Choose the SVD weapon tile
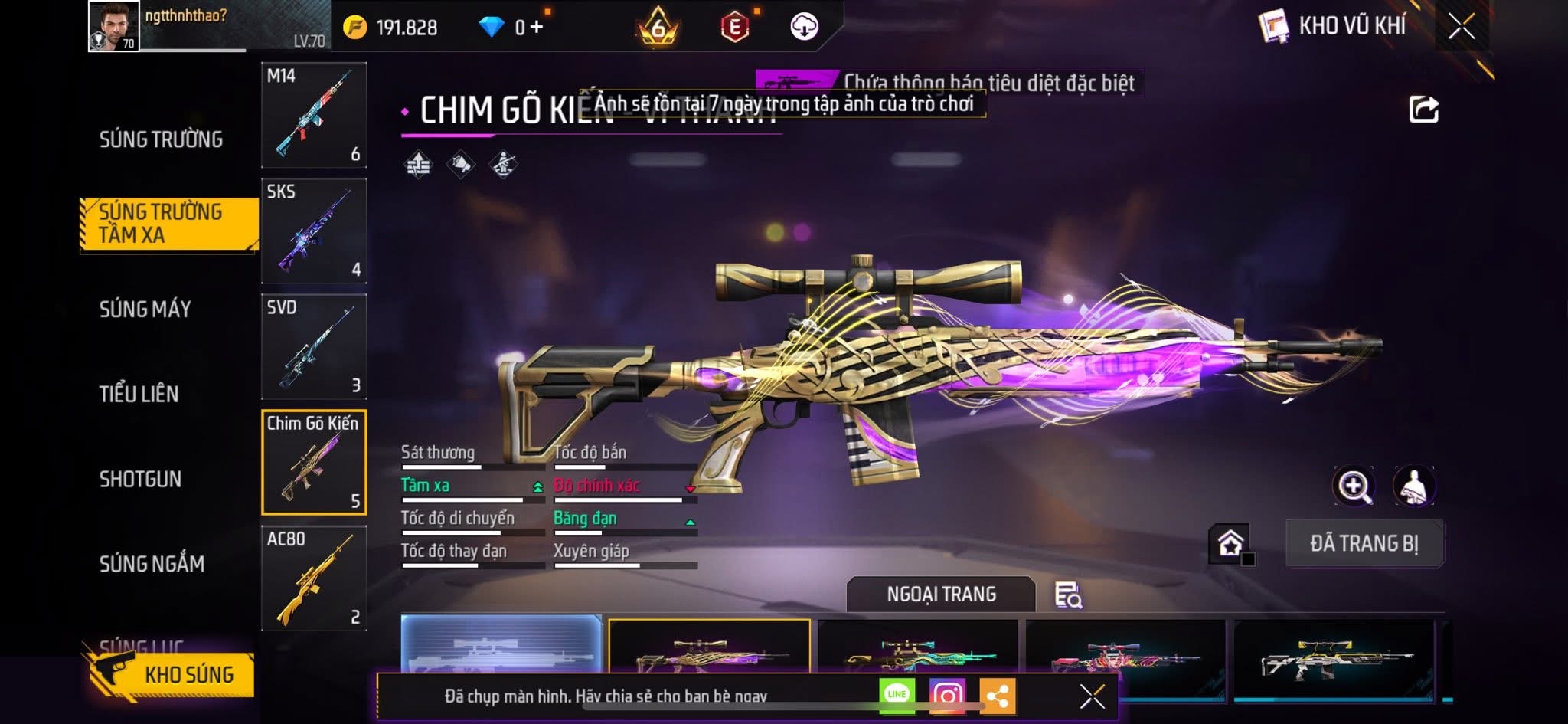This screenshot has height=724, width=1568. pyautogui.click(x=314, y=346)
